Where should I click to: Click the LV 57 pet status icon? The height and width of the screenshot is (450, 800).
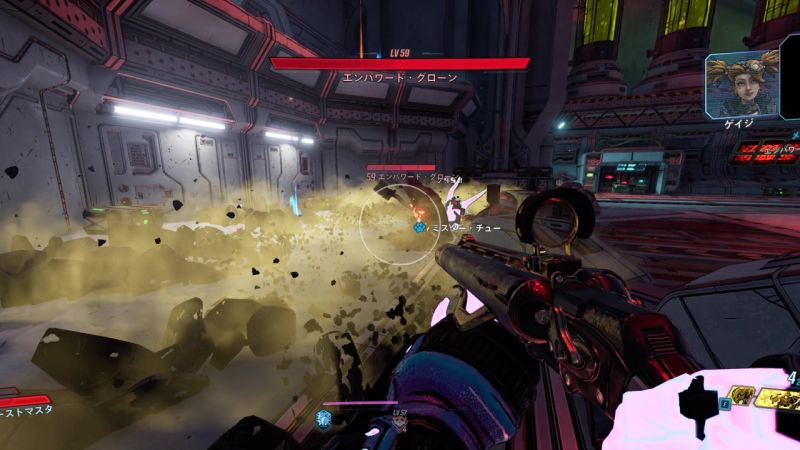[x=398, y=424]
